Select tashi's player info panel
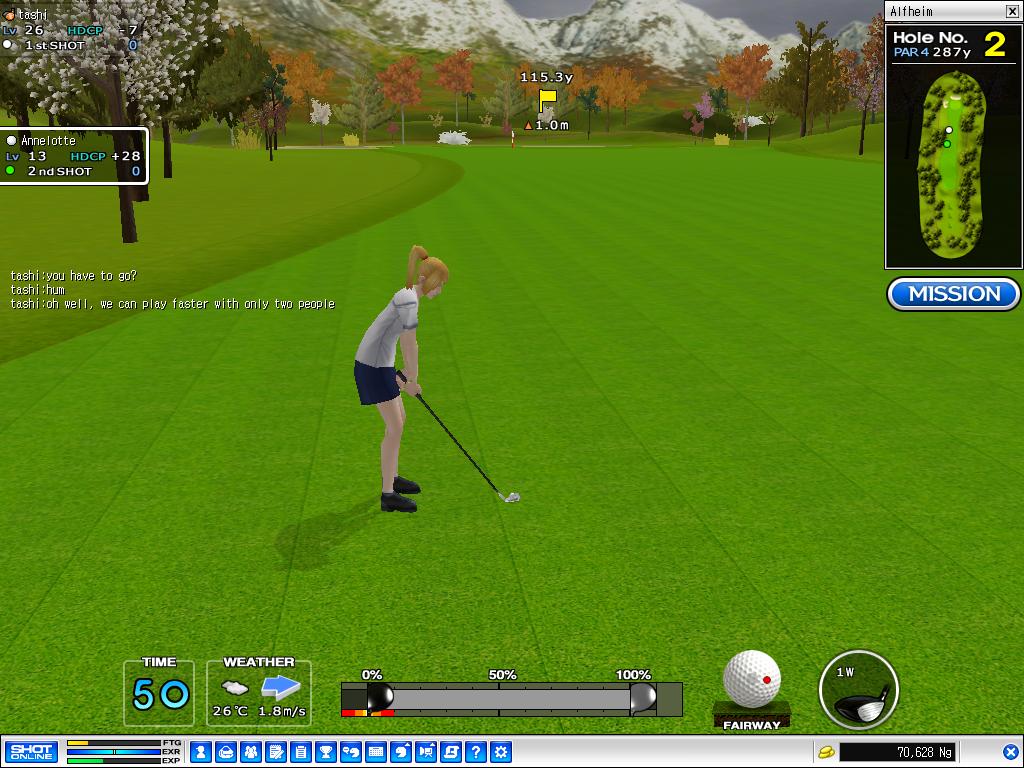The height and width of the screenshot is (768, 1024). click(x=70, y=30)
